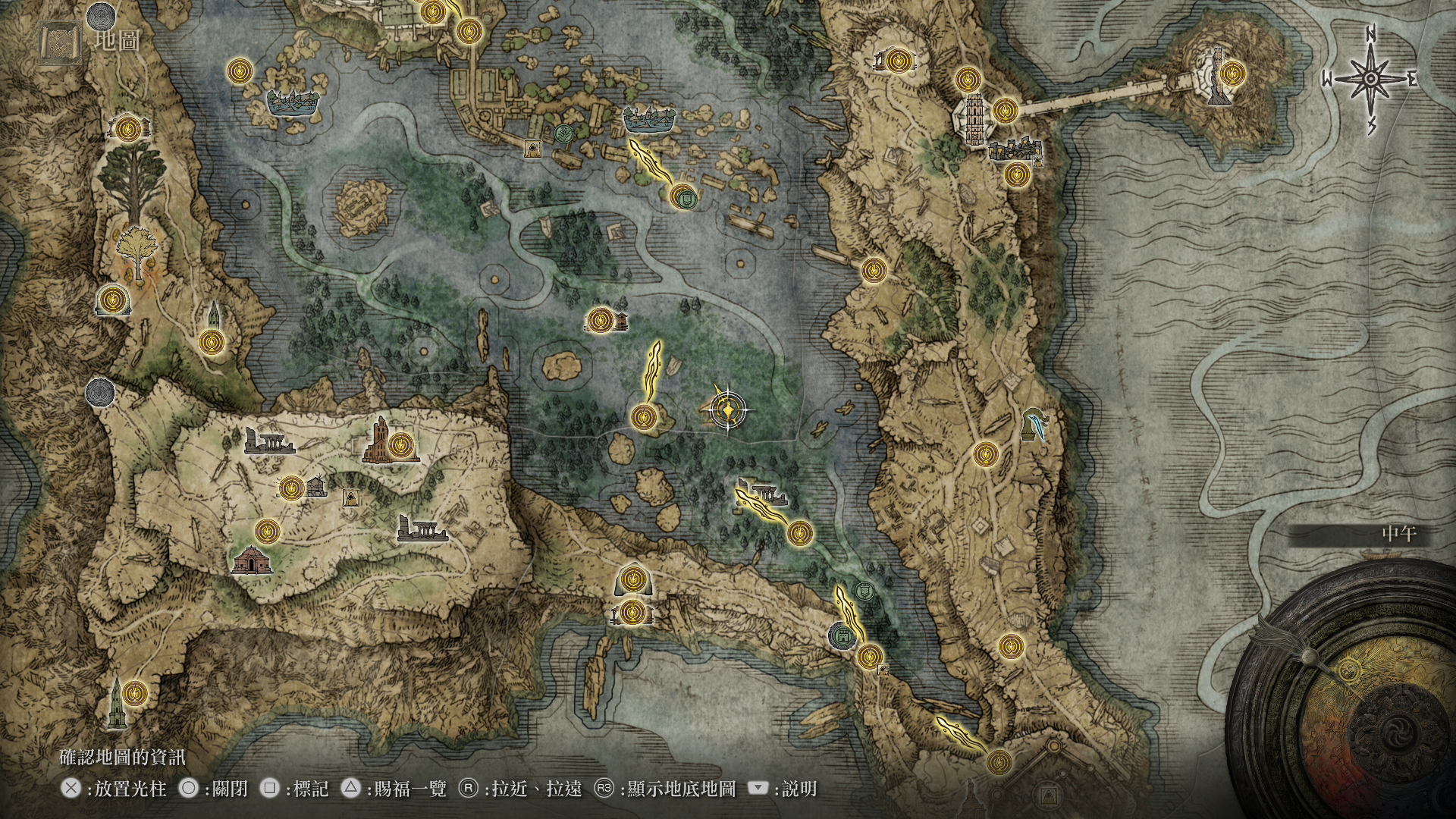Select the red domed building map icon

tap(251, 561)
